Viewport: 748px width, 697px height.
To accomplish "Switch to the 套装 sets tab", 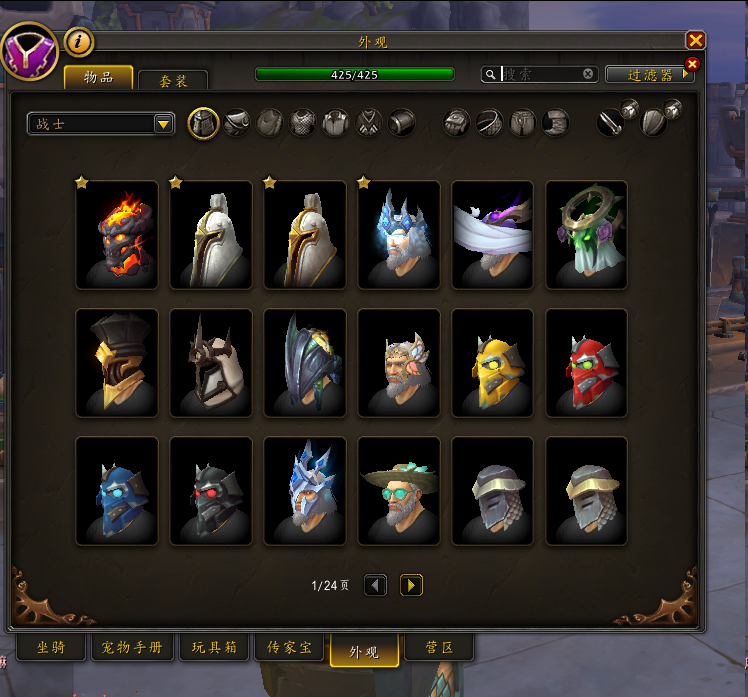I will 173,81.
